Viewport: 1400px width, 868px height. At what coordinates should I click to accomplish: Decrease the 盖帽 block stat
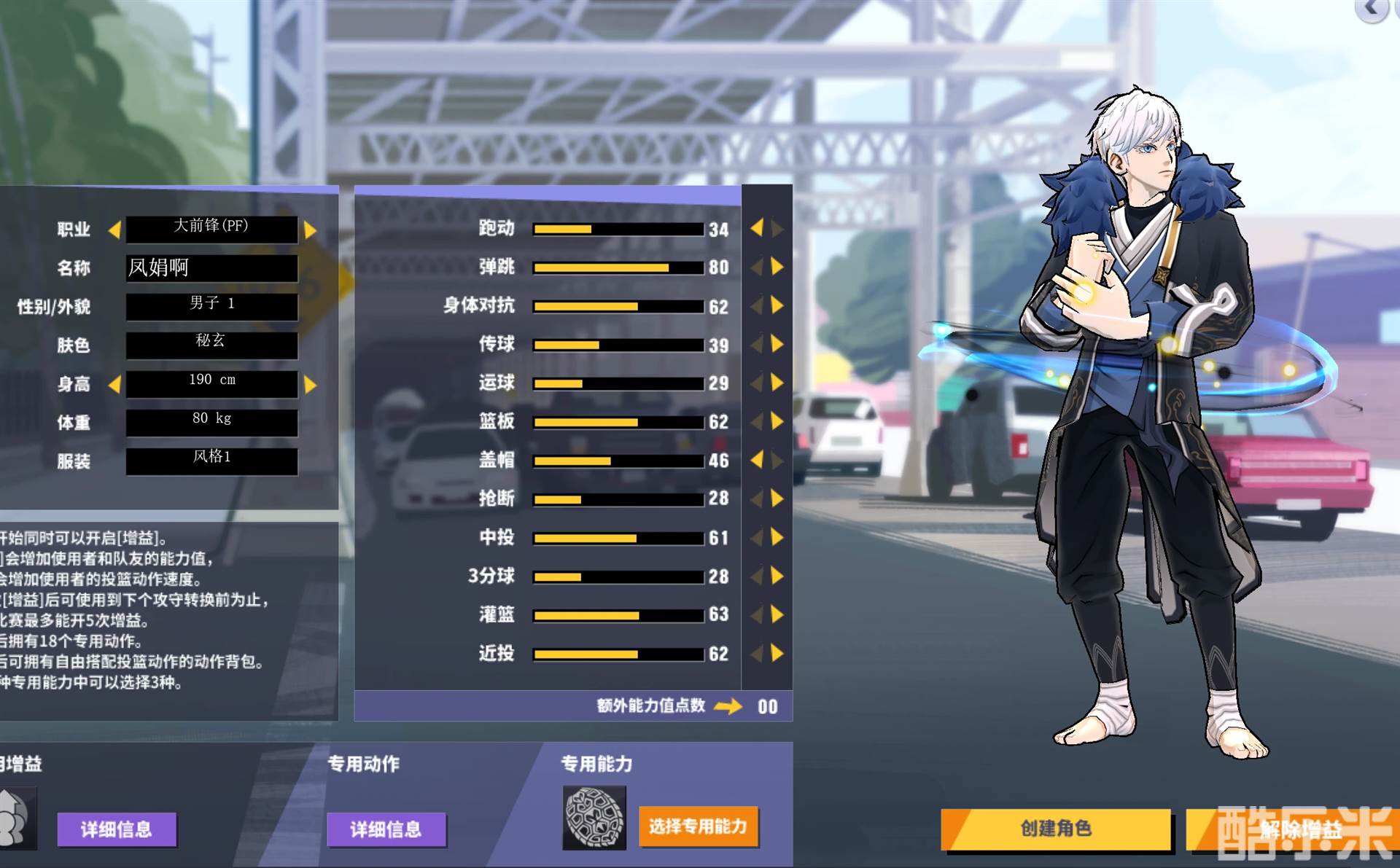(757, 459)
